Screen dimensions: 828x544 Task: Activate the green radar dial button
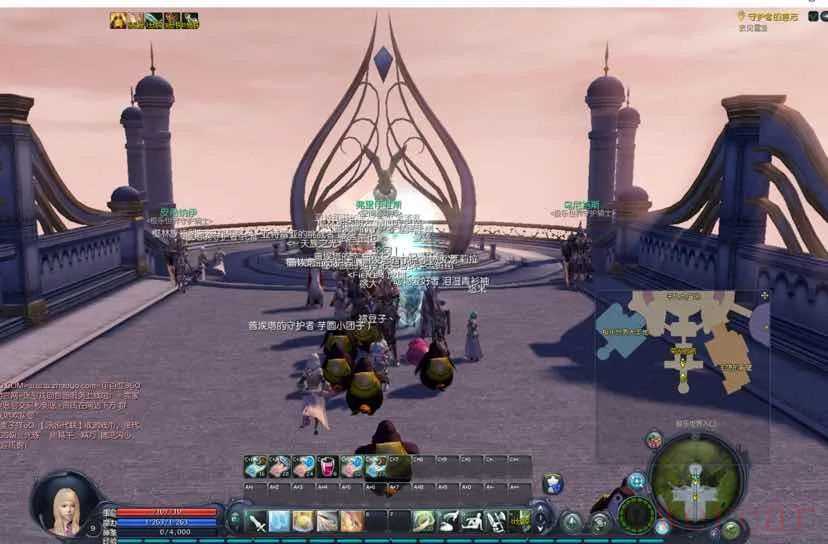point(636,514)
